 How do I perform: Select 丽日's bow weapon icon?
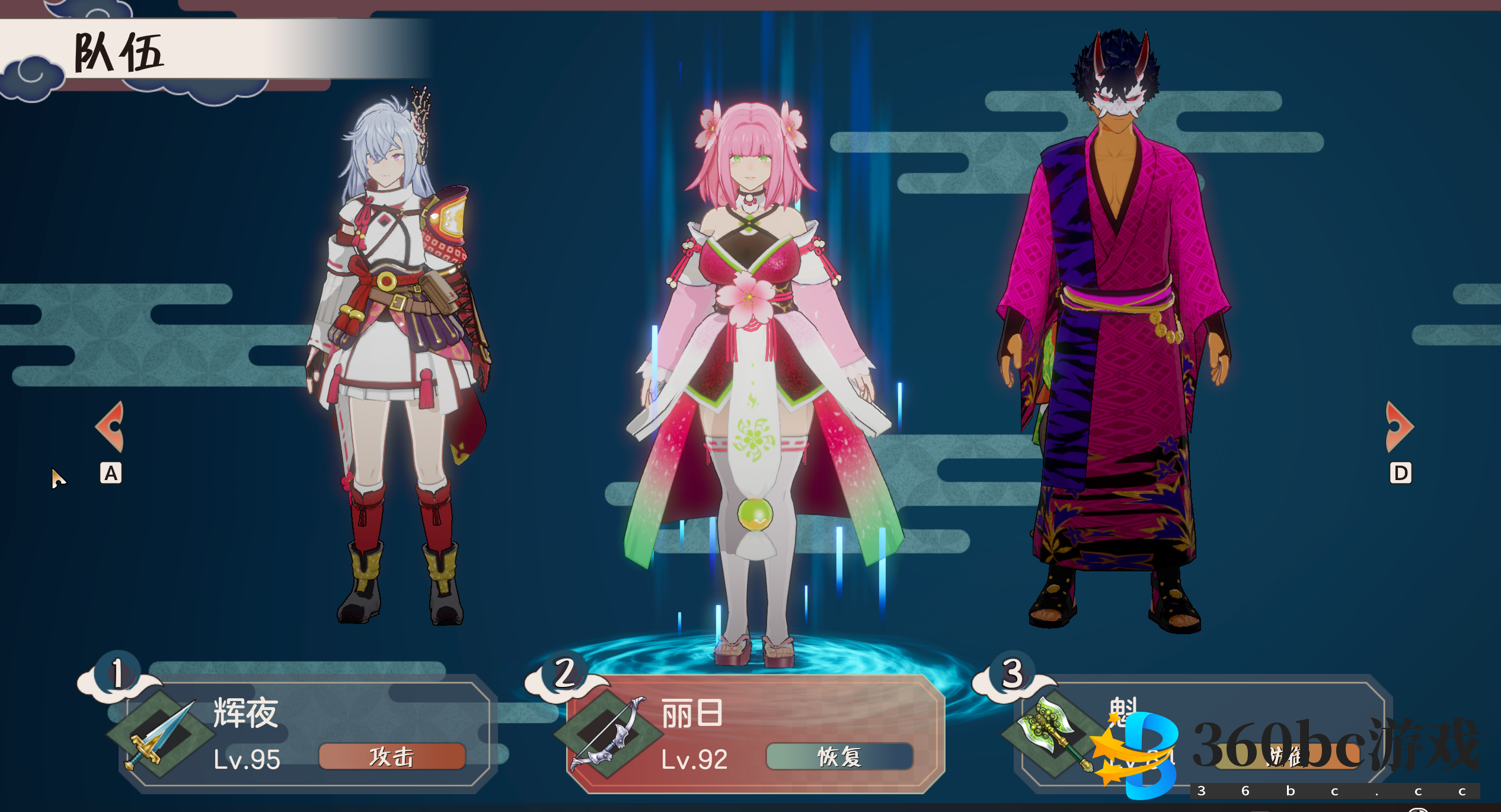(x=608, y=735)
